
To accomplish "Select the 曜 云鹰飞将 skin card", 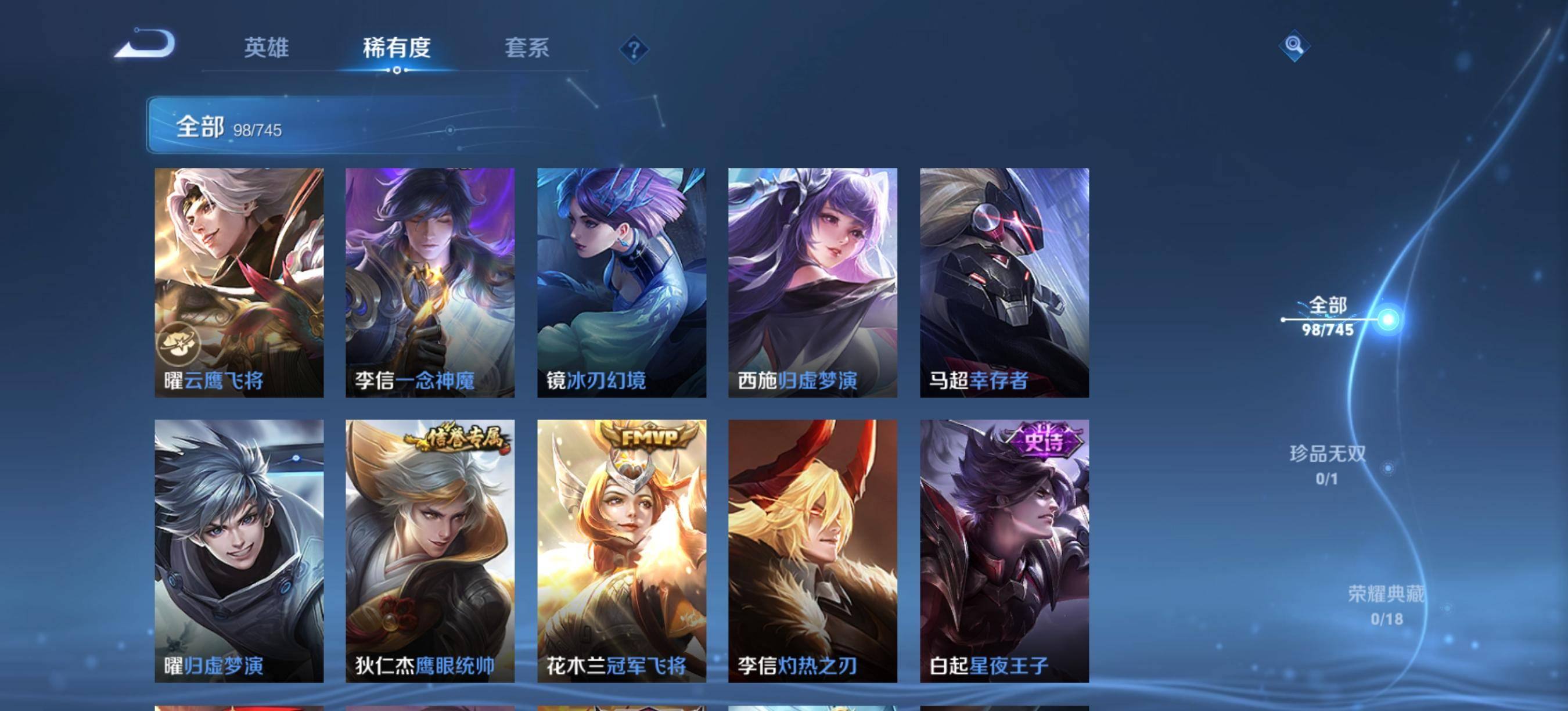I will [x=239, y=282].
